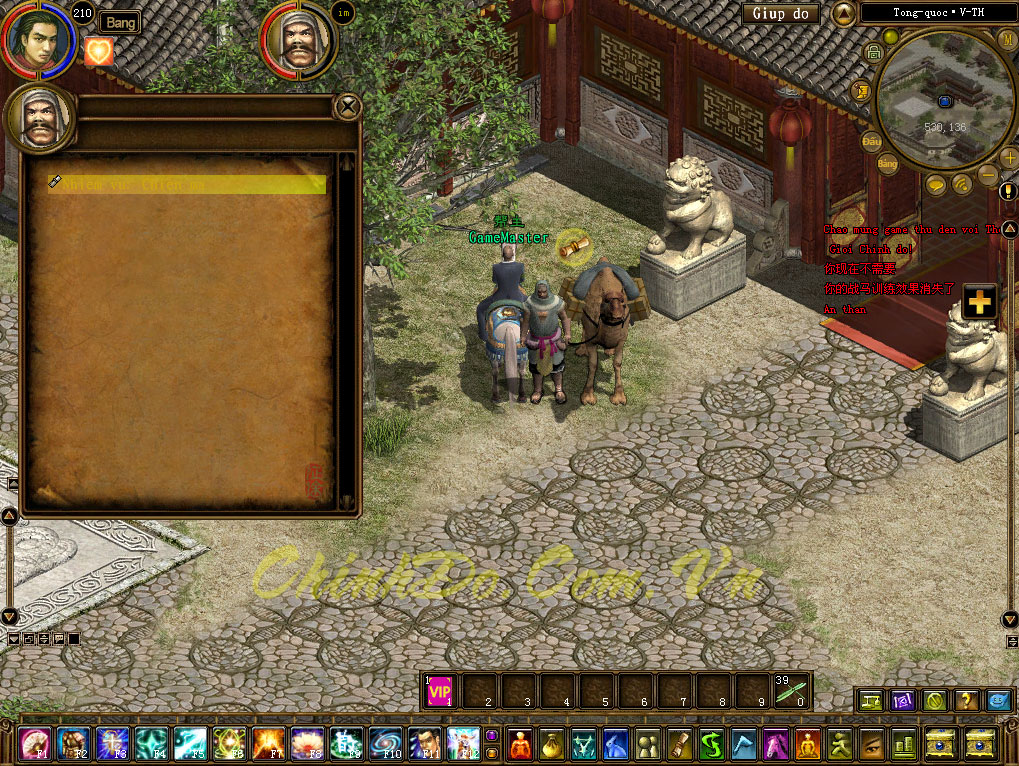Screen dimensions: 1019x766
Task: Click the 'Bang' button beside the player portrait
Action: [x=119, y=23]
